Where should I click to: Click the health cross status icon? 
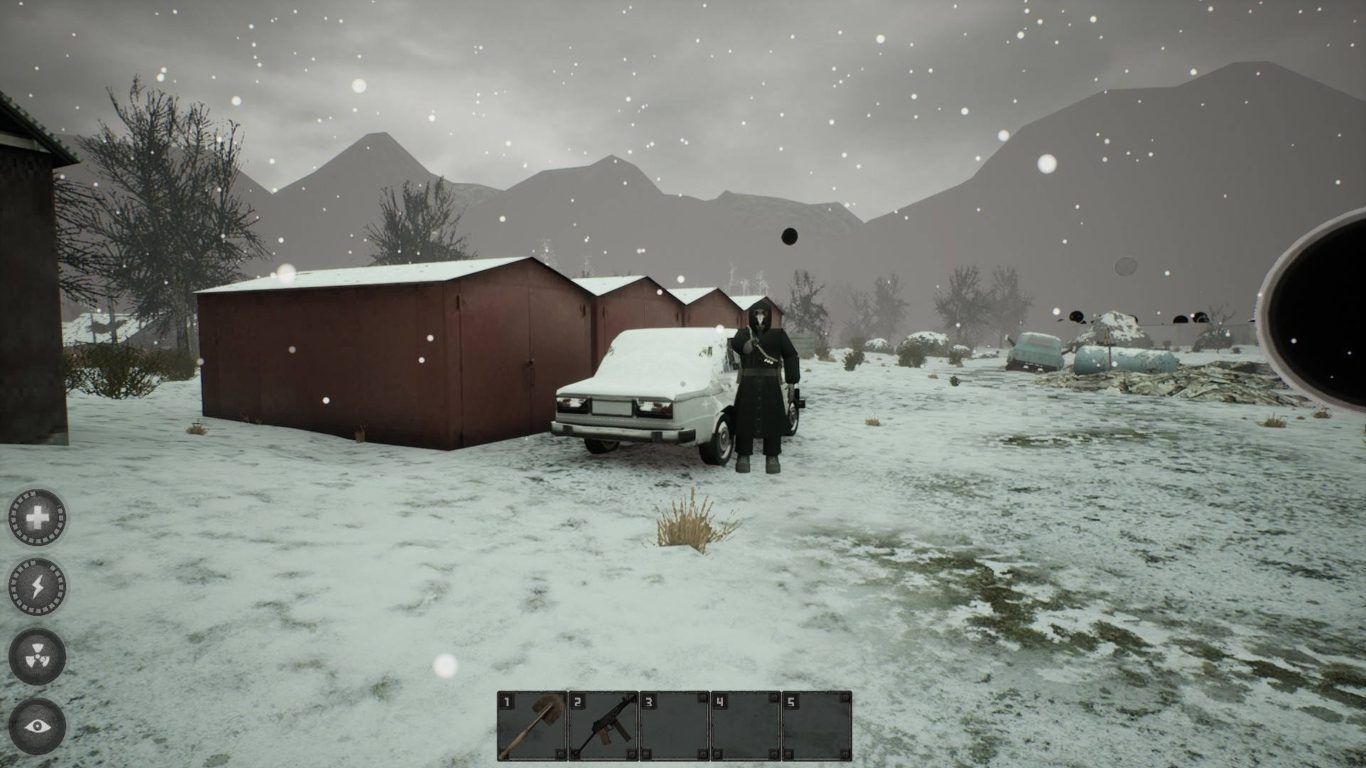[37, 517]
